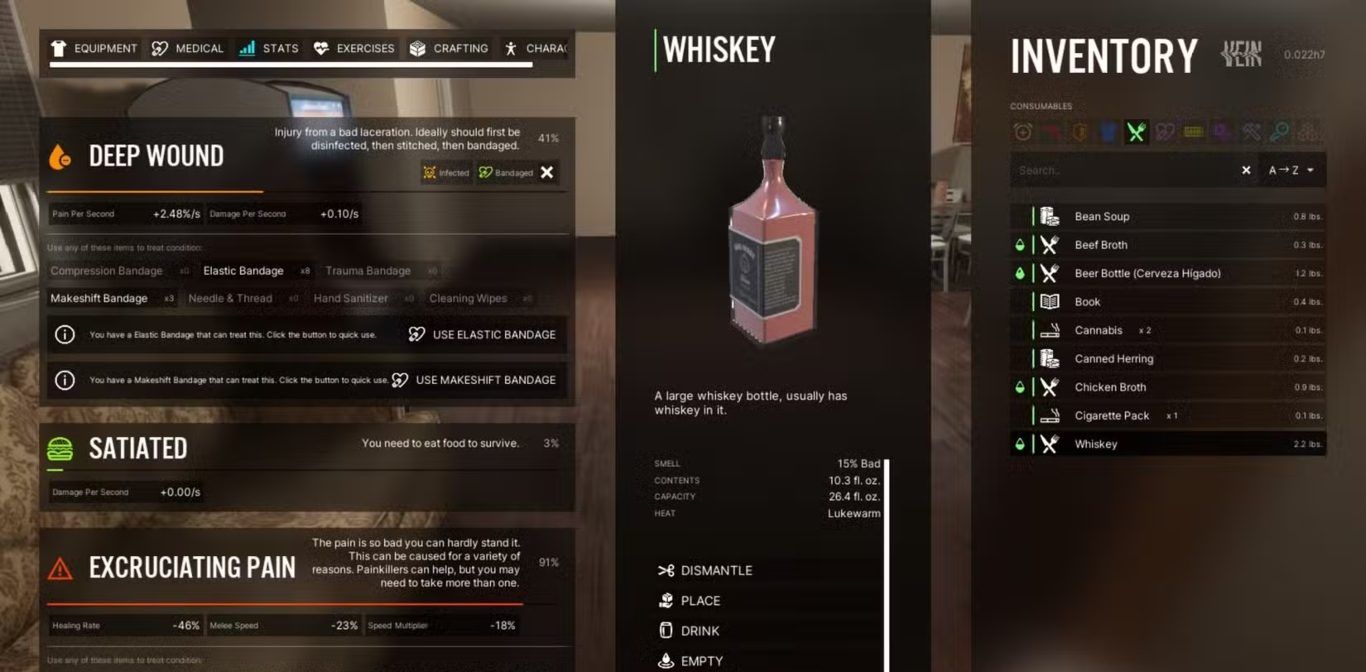Image resolution: width=1366 pixels, height=672 pixels.
Task: Select Canned Herring from the list
Action: point(1113,359)
